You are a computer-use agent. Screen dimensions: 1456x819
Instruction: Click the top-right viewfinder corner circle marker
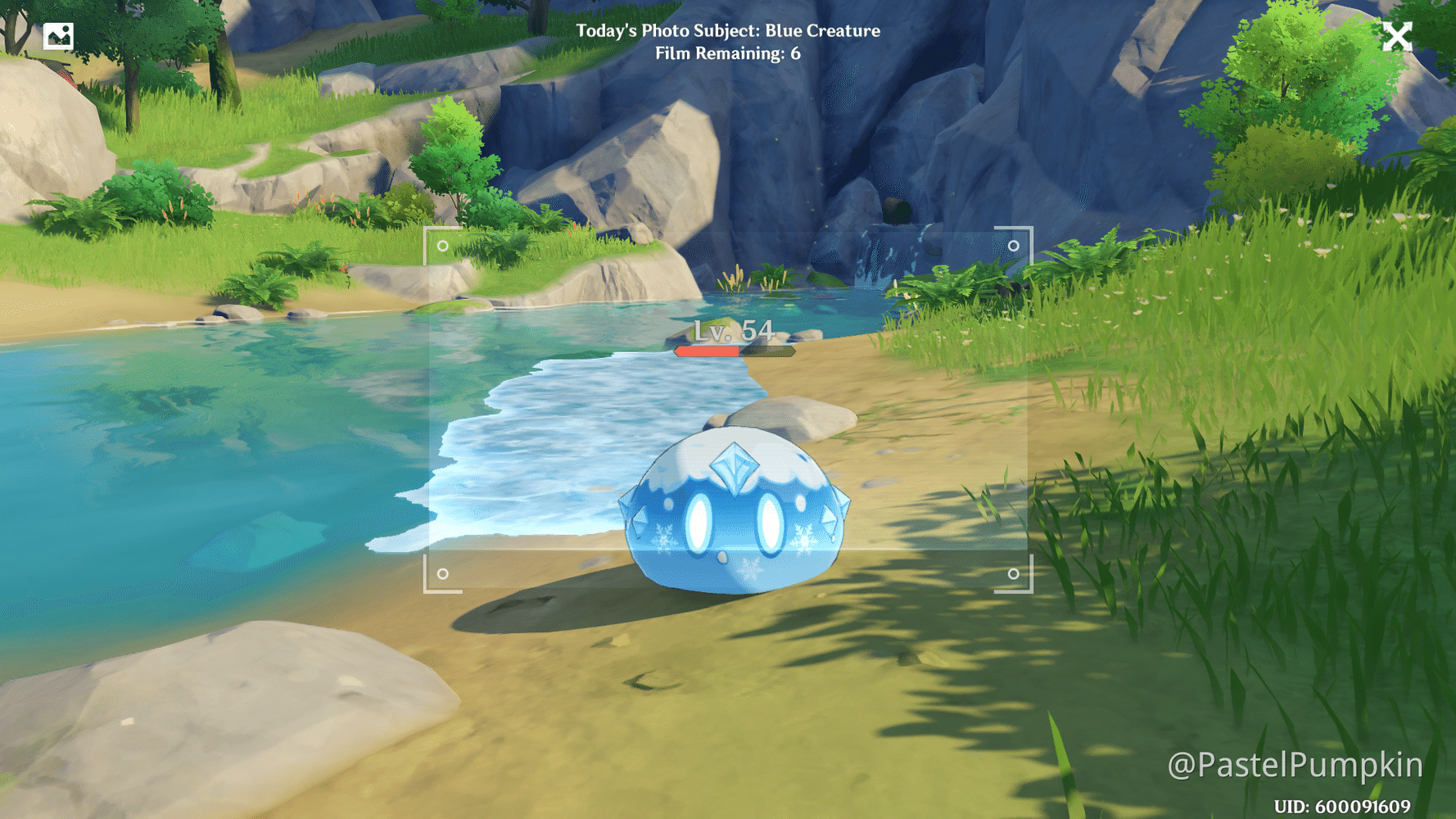point(1013,247)
